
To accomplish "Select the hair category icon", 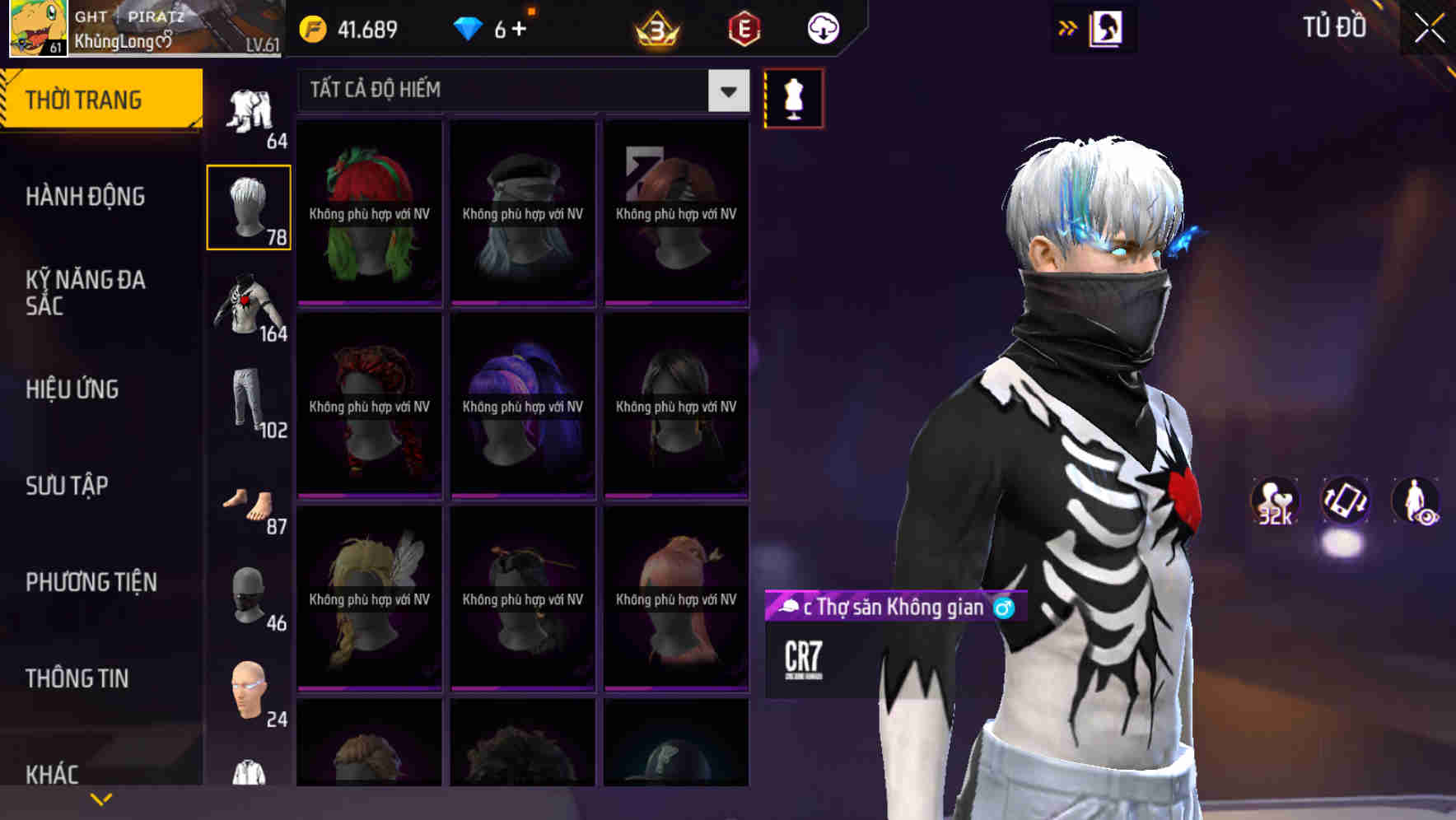I will tap(248, 206).
